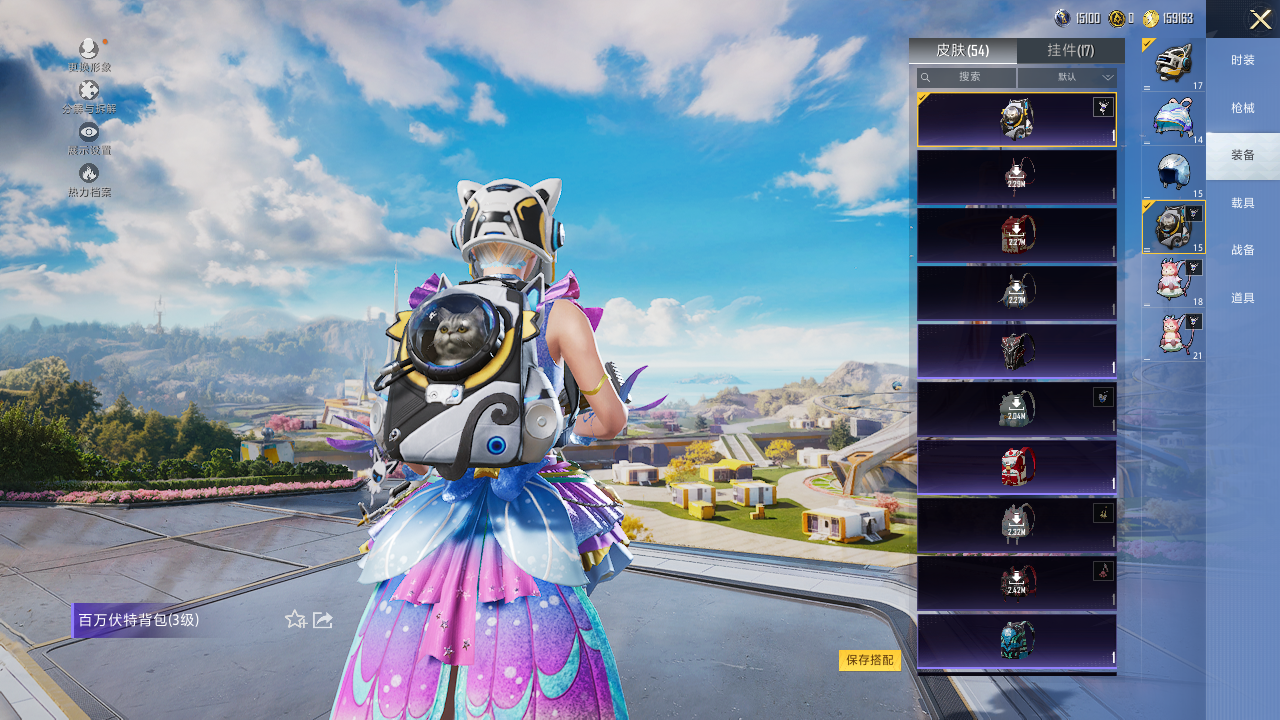Show the 道具 category

click(x=1242, y=298)
